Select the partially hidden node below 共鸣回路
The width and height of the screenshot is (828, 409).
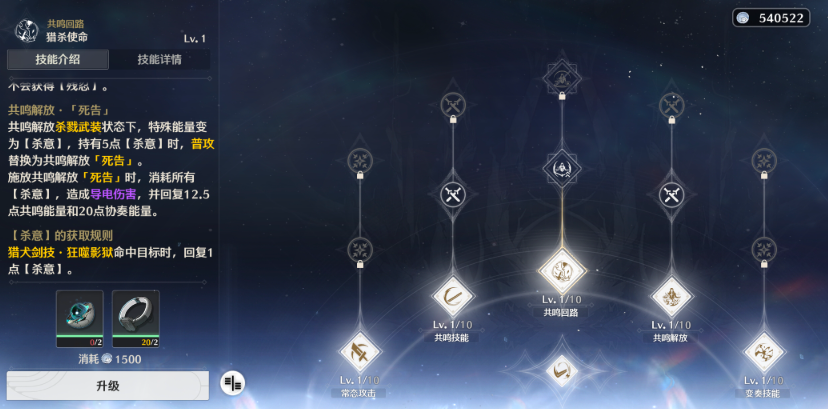click(561, 371)
